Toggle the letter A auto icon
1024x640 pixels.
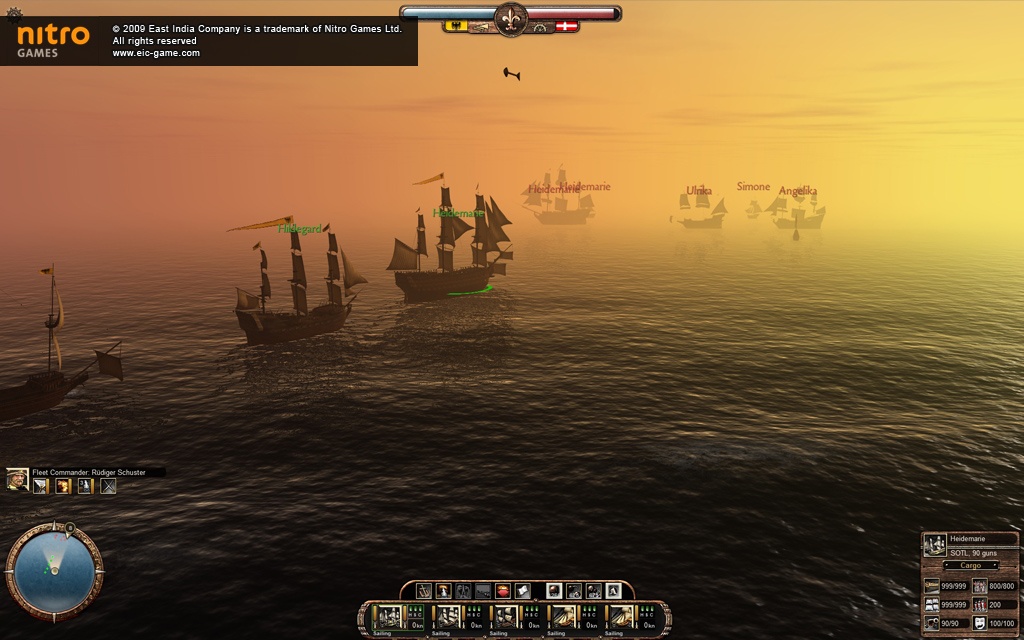pos(612,591)
